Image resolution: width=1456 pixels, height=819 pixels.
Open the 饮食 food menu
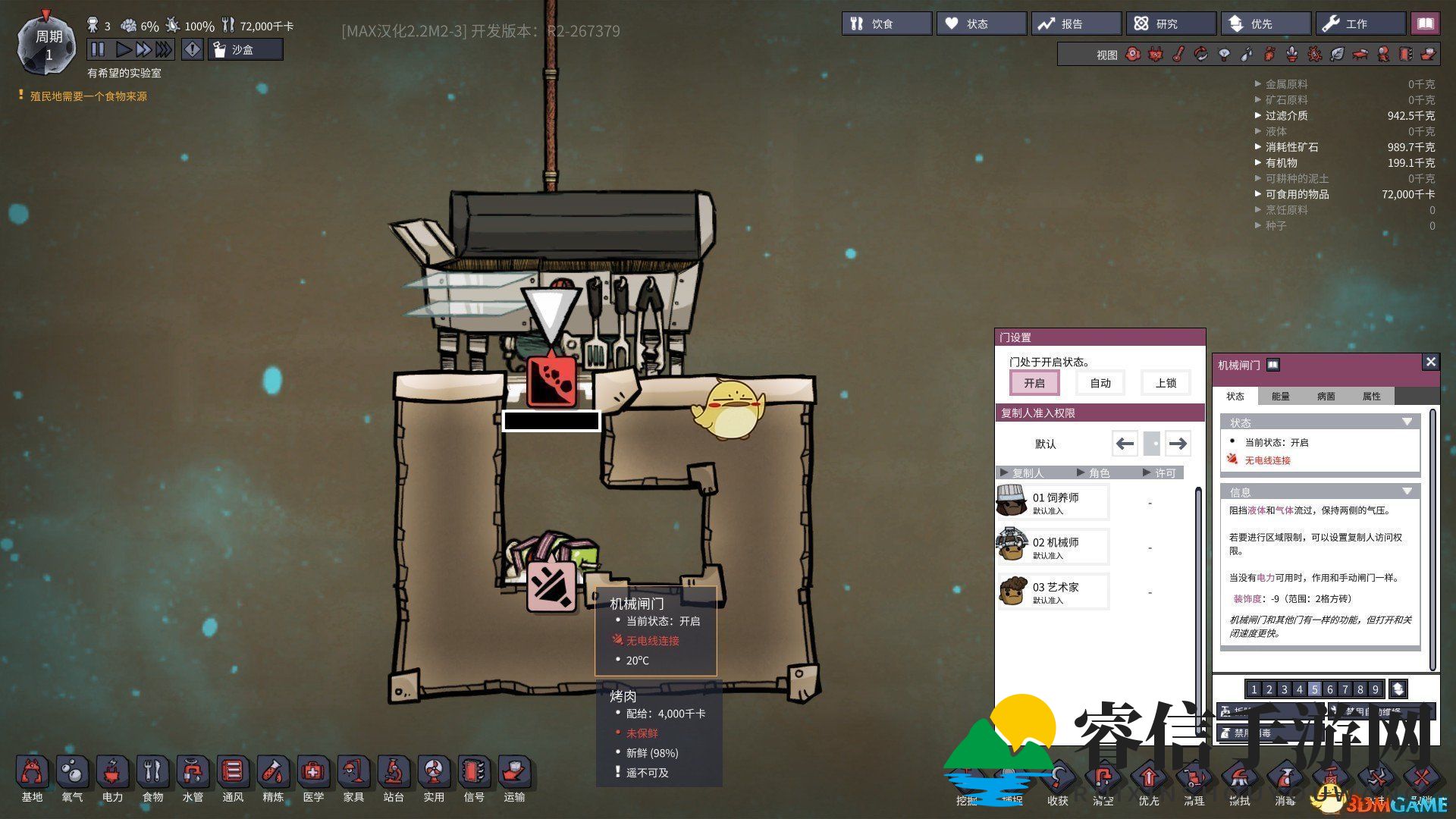pos(886,24)
